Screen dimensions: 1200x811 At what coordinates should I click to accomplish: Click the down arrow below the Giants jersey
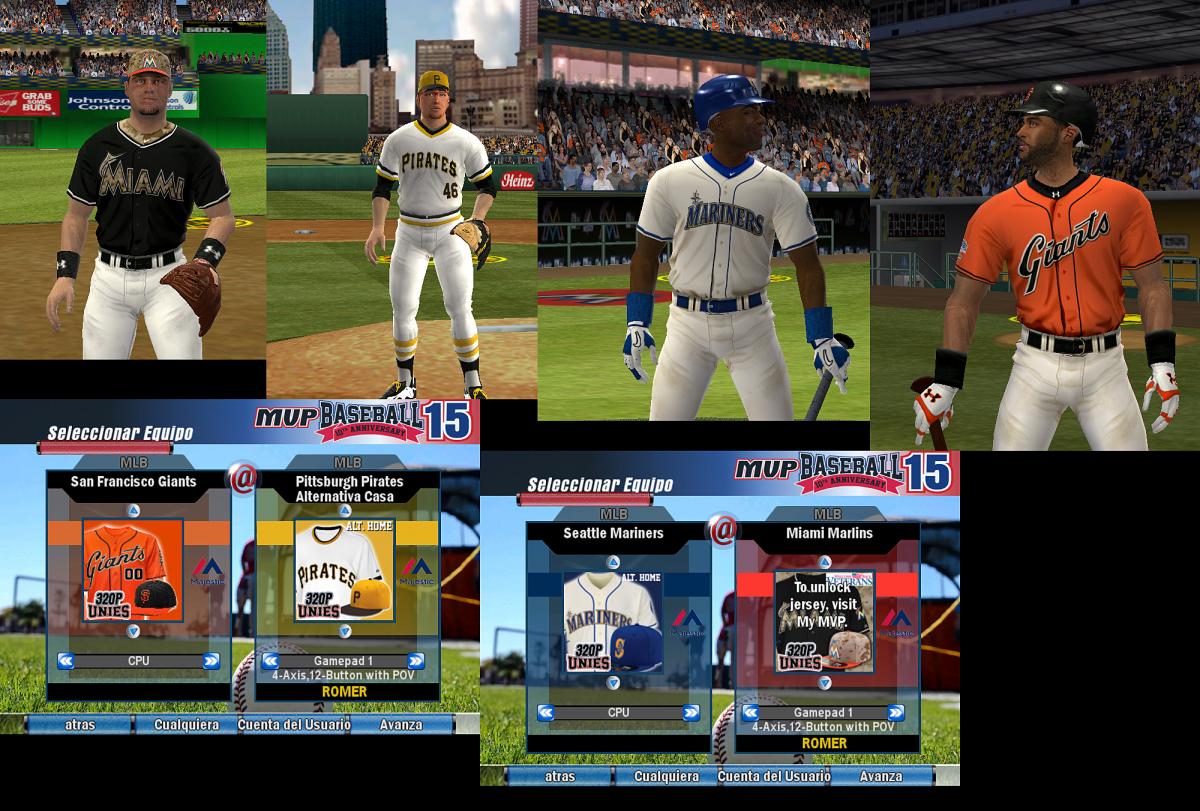pyautogui.click(x=133, y=631)
